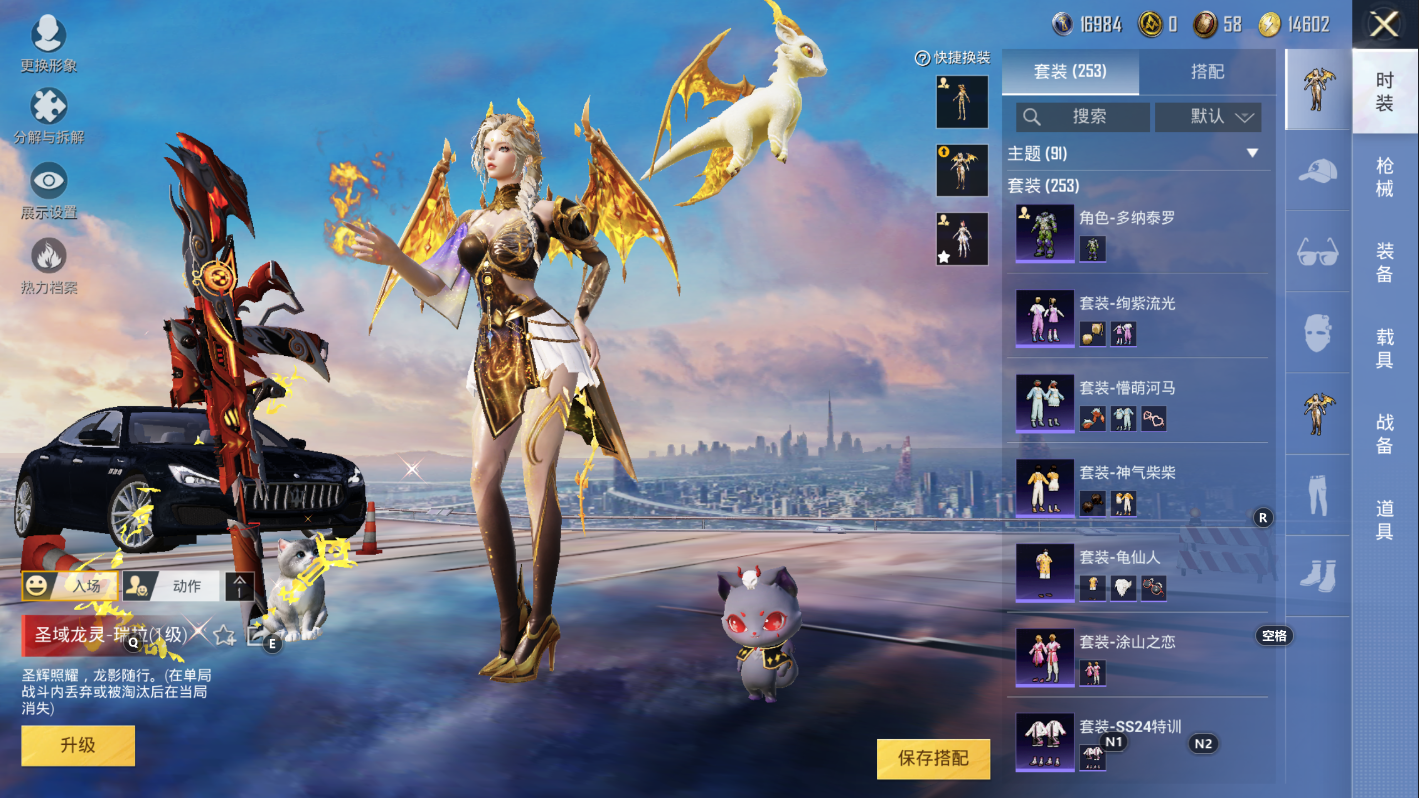Close the wardrobe screen with the X
The width and height of the screenshot is (1419, 798).
coord(1384,24)
